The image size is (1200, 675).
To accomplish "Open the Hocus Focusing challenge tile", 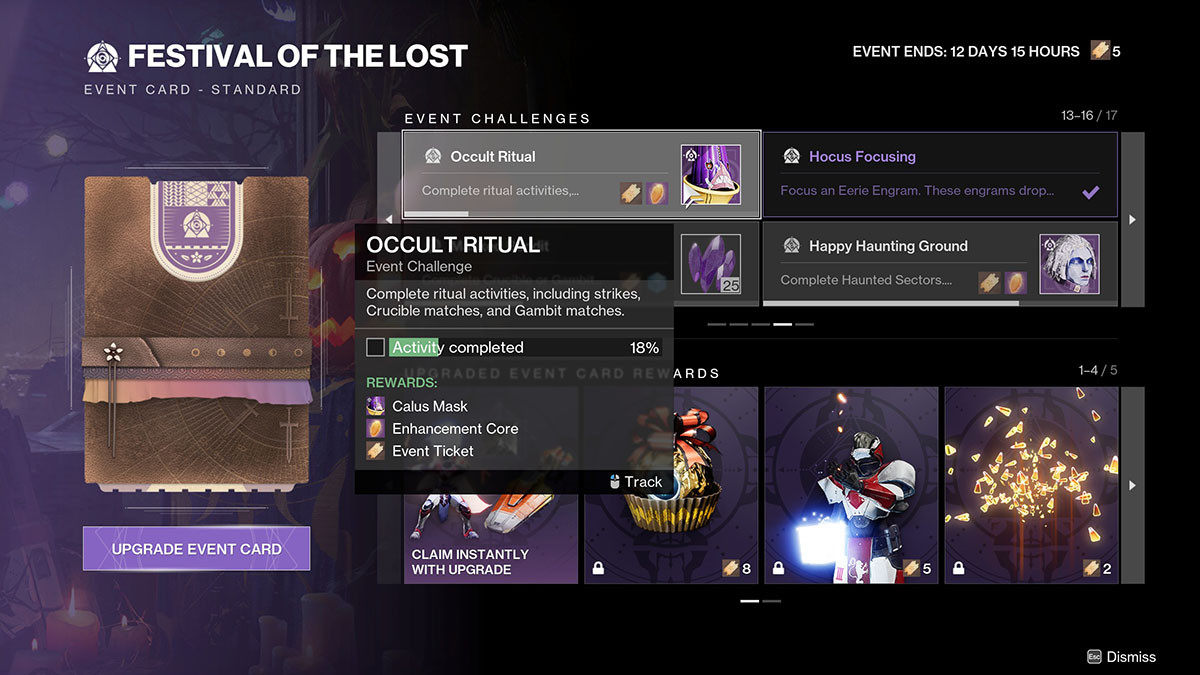I will [x=940, y=174].
